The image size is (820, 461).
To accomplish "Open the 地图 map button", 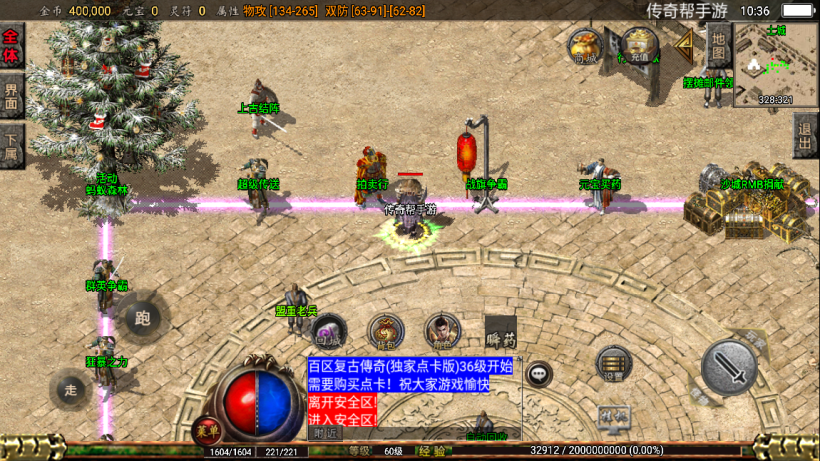I will (719, 46).
